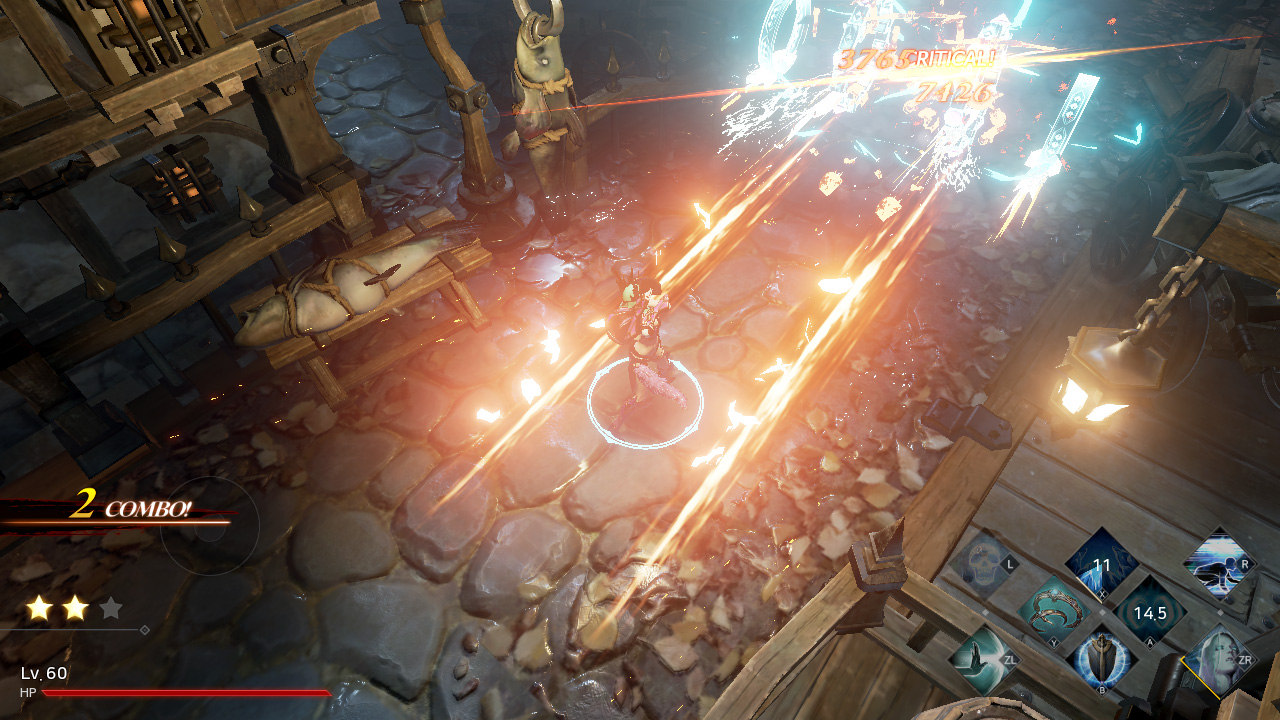Tap the skill cooling down at 14.5 seconds
Screen dimensions: 1280x720
click(1149, 614)
